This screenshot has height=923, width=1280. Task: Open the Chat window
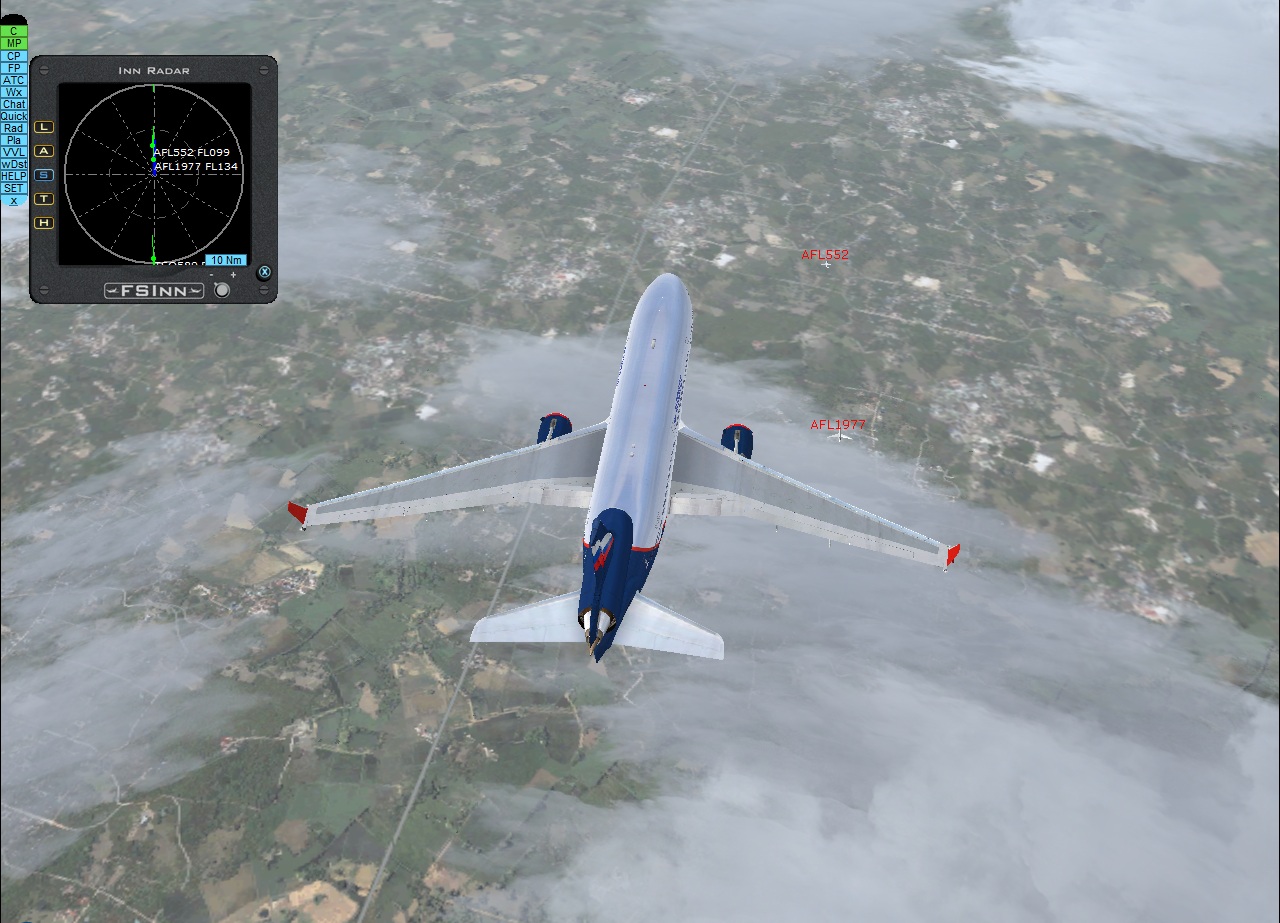click(14, 104)
